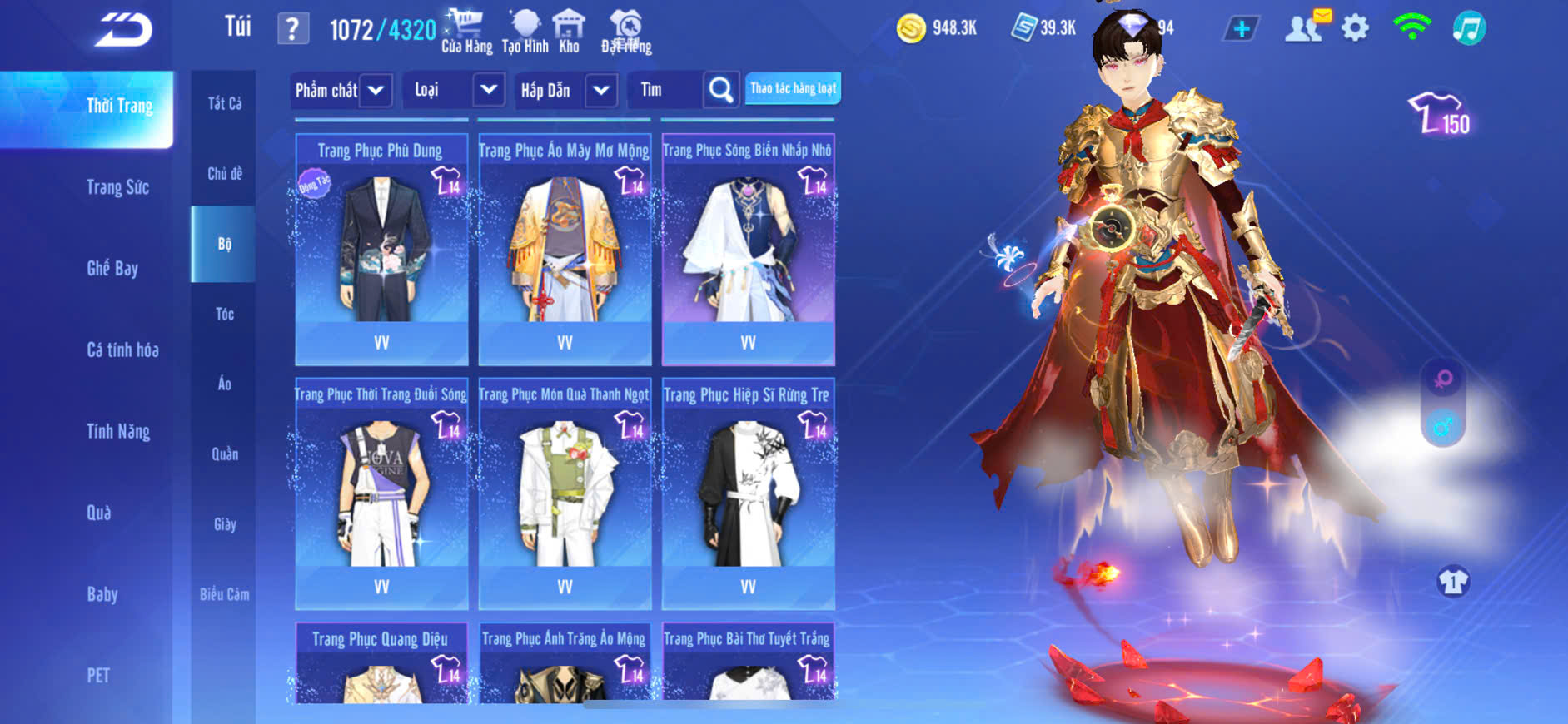Go back with the arrow button
Viewport: 1568px width, 724px height.
123,30
